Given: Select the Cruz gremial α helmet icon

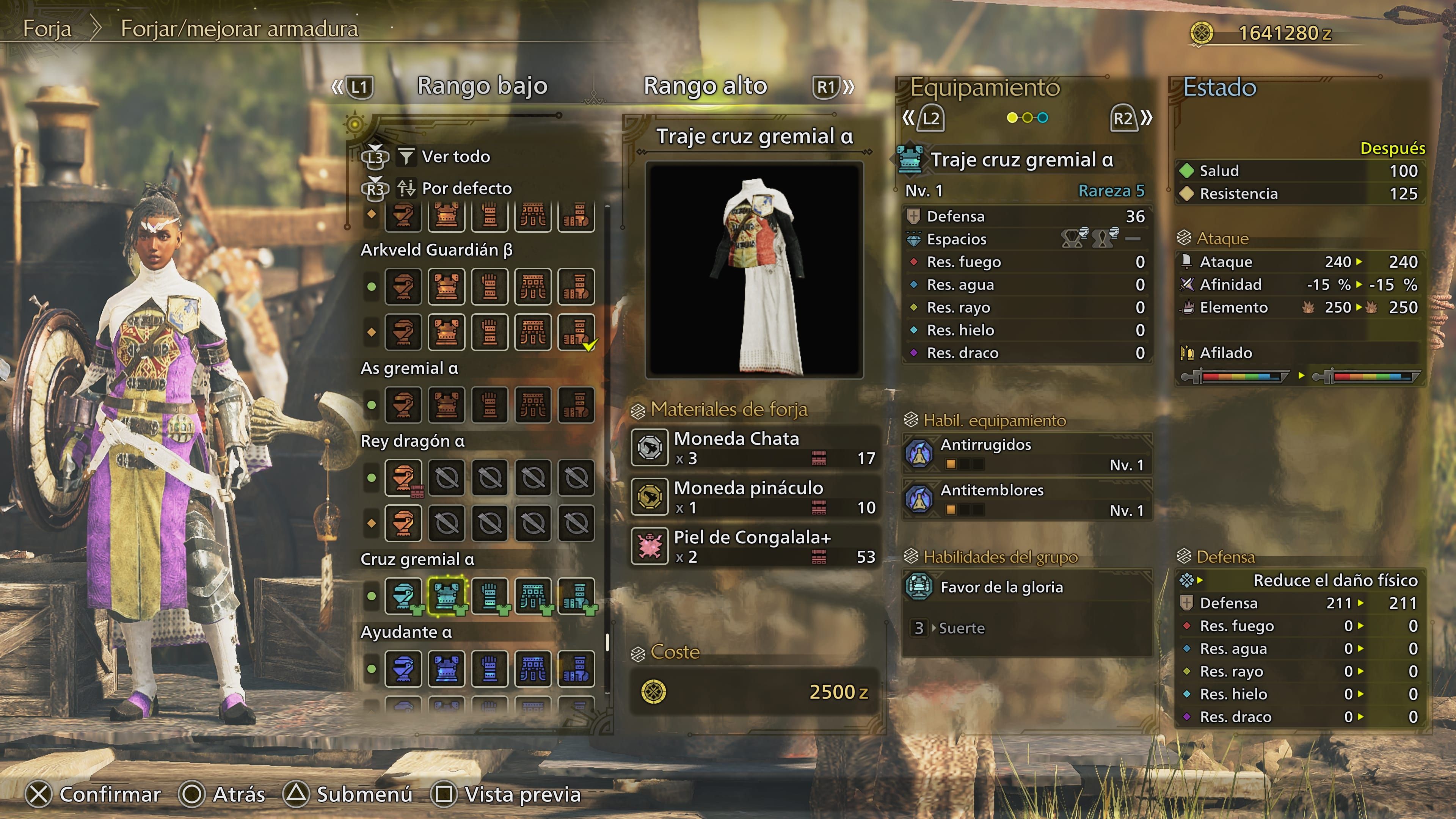Looking at the screenshot, I should (x=403, y=596).
